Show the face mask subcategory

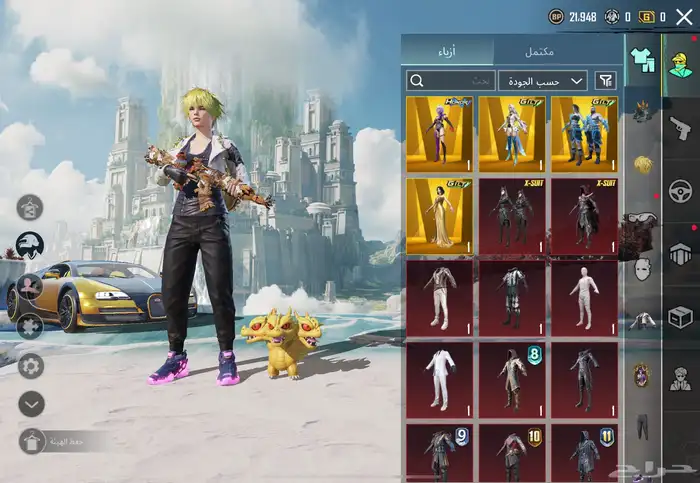pos(641,268)
